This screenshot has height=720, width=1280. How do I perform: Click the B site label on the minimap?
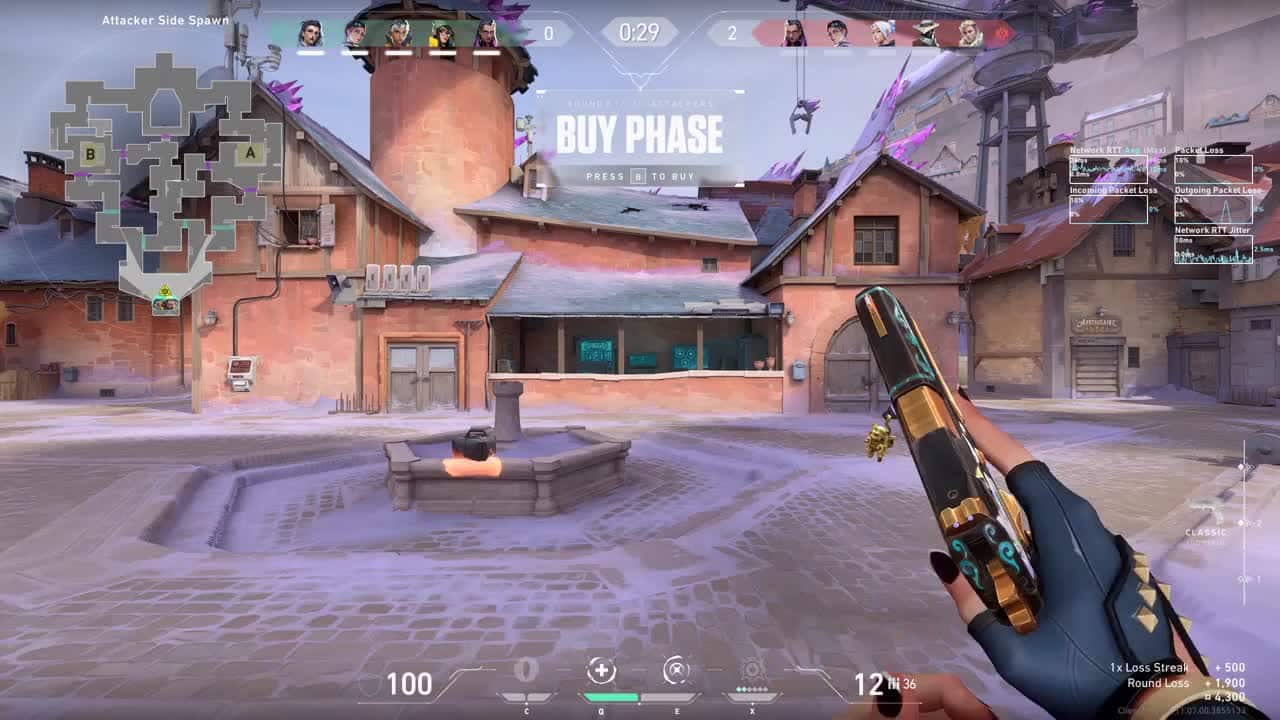tap(92, 154)
